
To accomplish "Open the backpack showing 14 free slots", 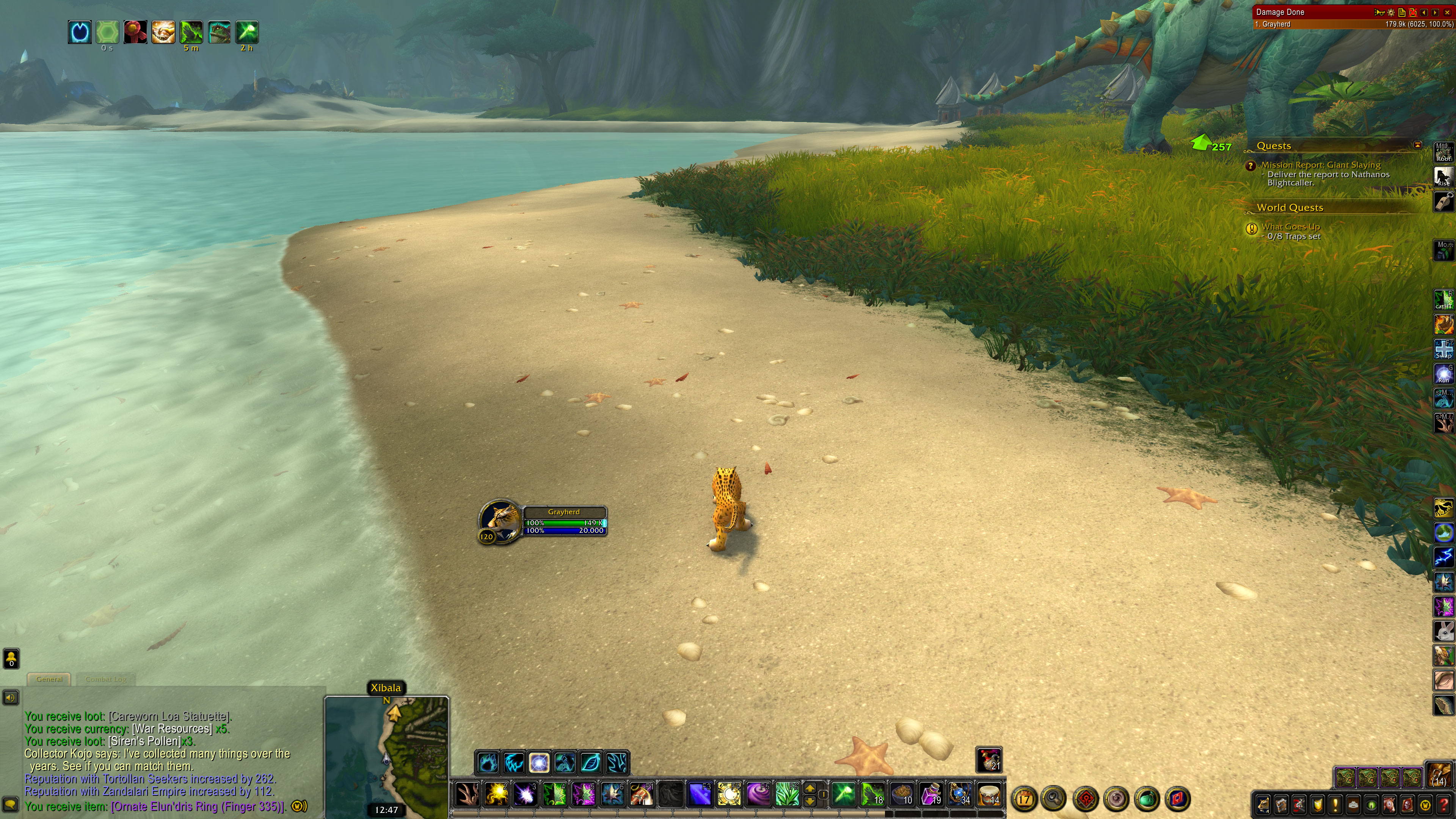I will coord(1439,775).
